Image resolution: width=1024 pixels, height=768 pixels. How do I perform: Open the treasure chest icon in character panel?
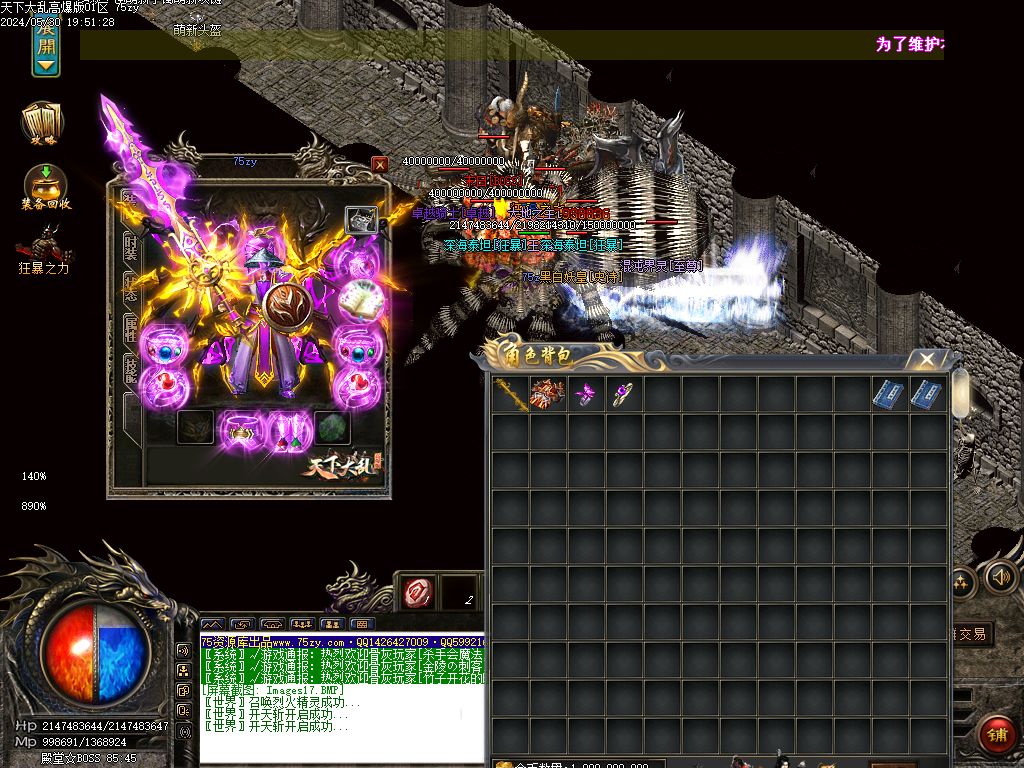click(x=361, y=220)
